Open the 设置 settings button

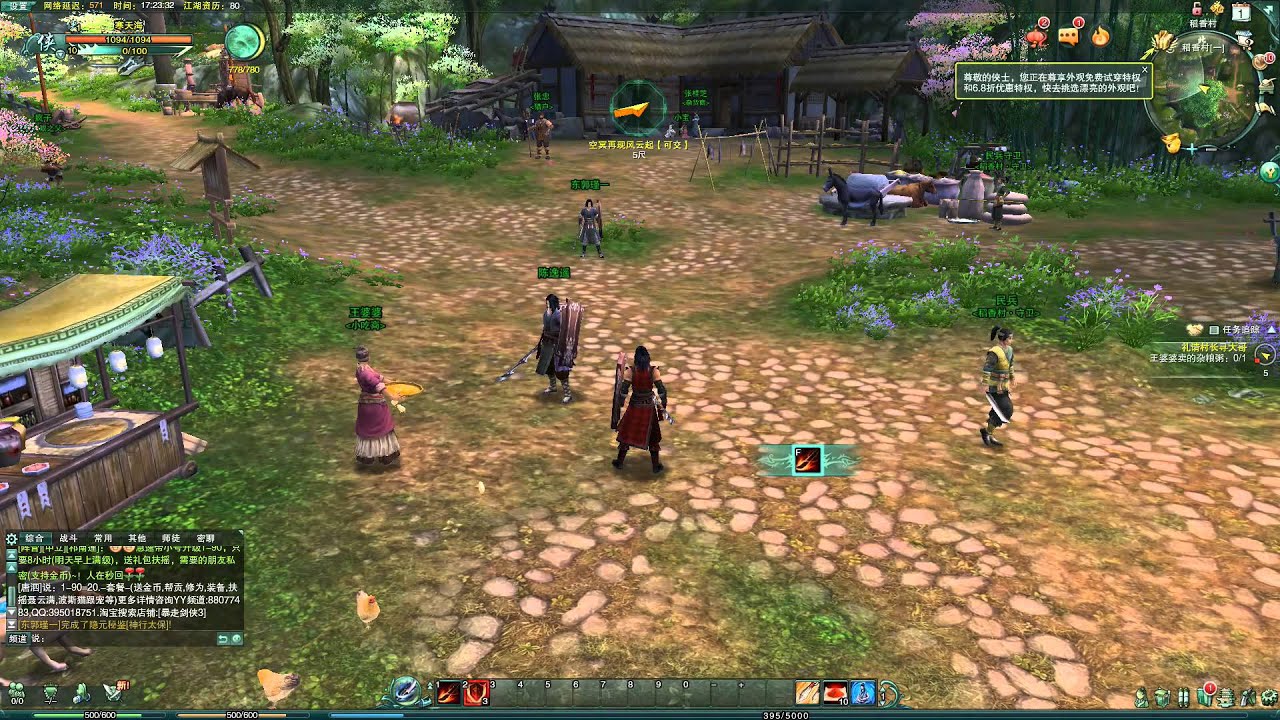click(19, 5)
